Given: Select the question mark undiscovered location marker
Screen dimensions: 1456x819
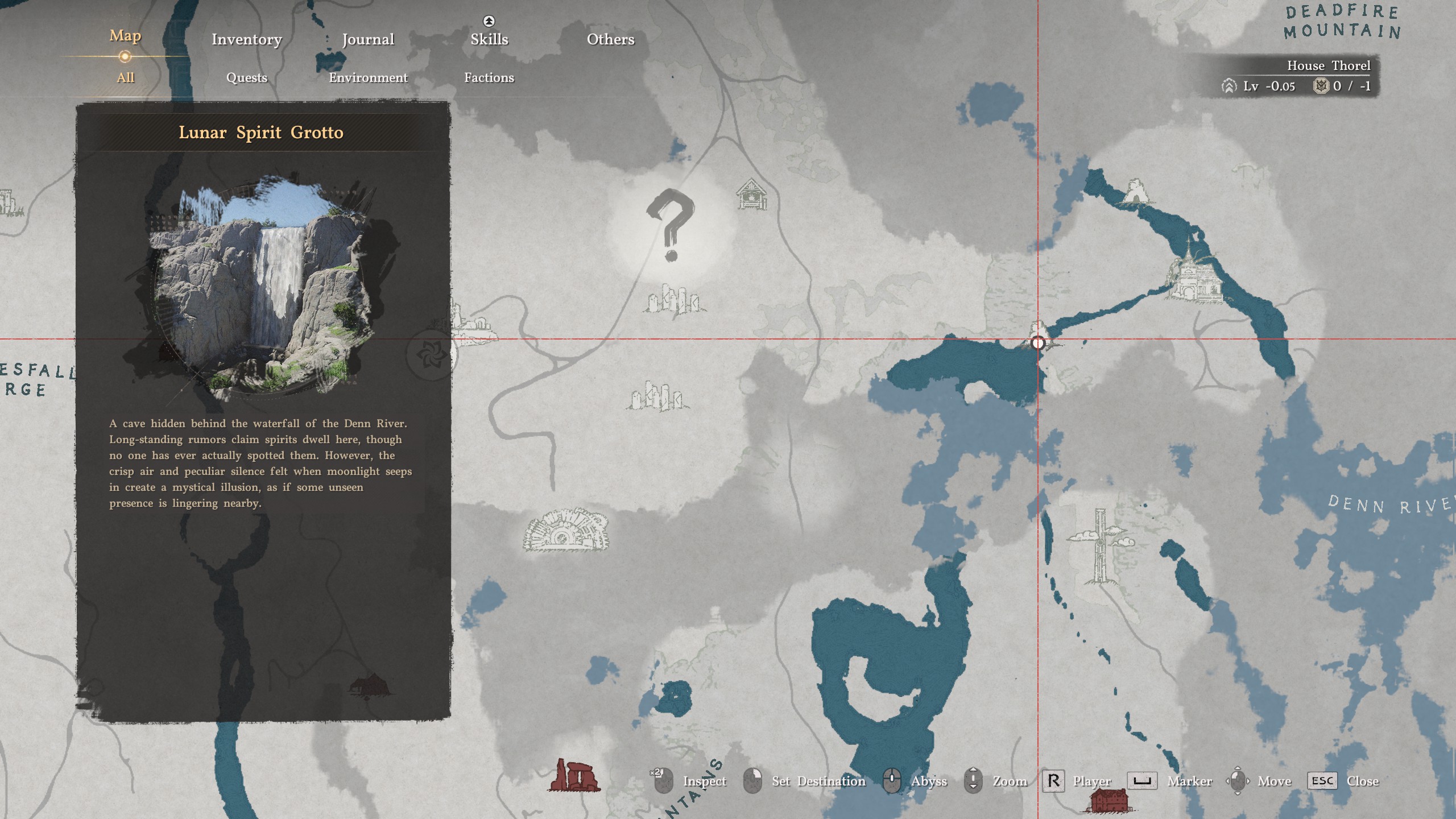Looking at the screenshot, I should [671, 226].
